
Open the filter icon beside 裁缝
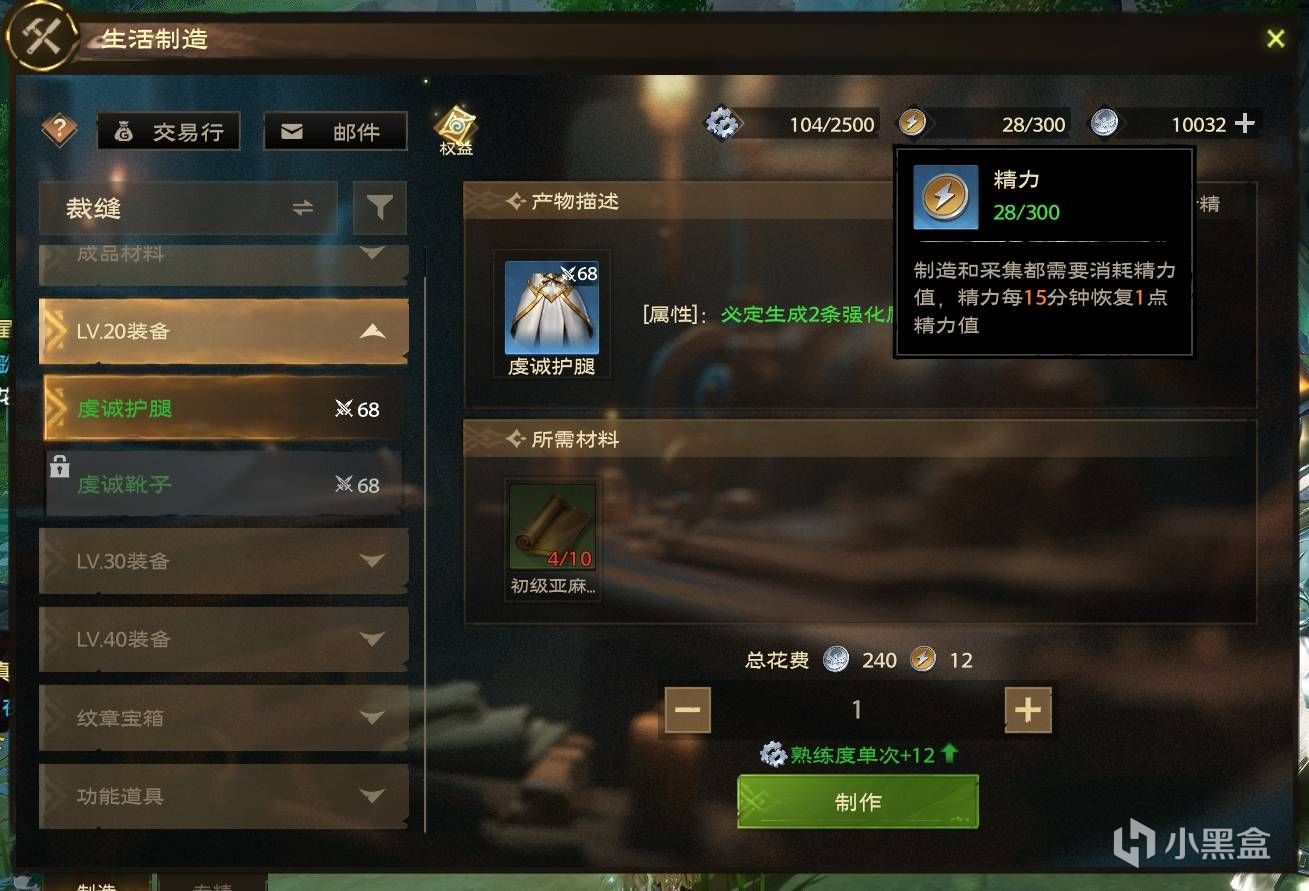(380, 208)
